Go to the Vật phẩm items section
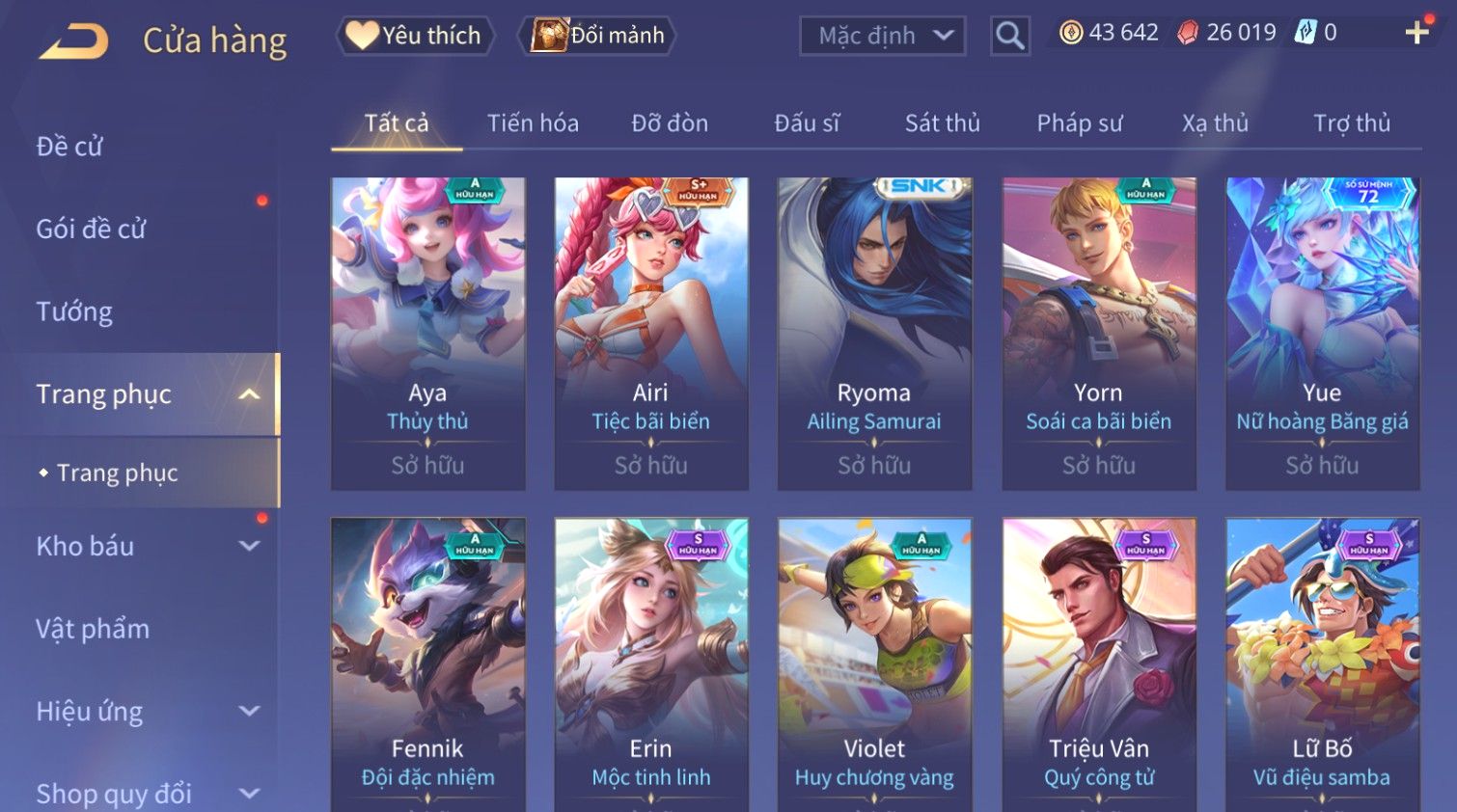The height and width of the screenshot is (812, 1457). pyautogui.click(x=93, y=629)
